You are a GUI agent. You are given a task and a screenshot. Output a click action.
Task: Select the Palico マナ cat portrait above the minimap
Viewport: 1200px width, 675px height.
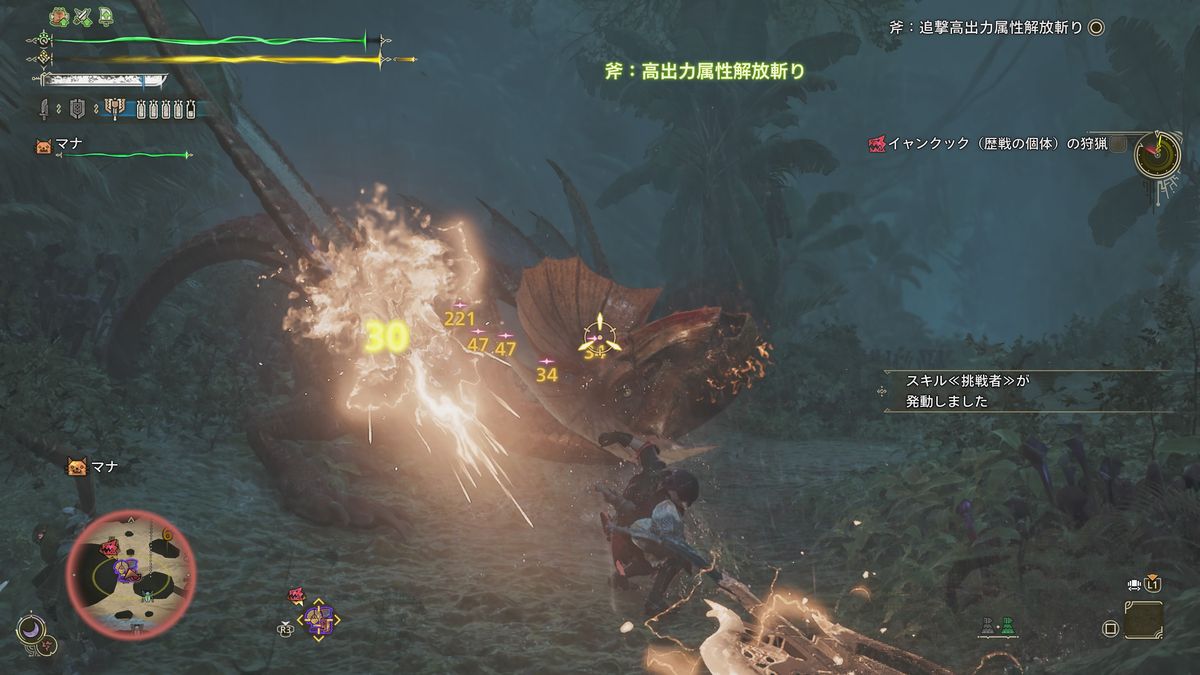76,466
